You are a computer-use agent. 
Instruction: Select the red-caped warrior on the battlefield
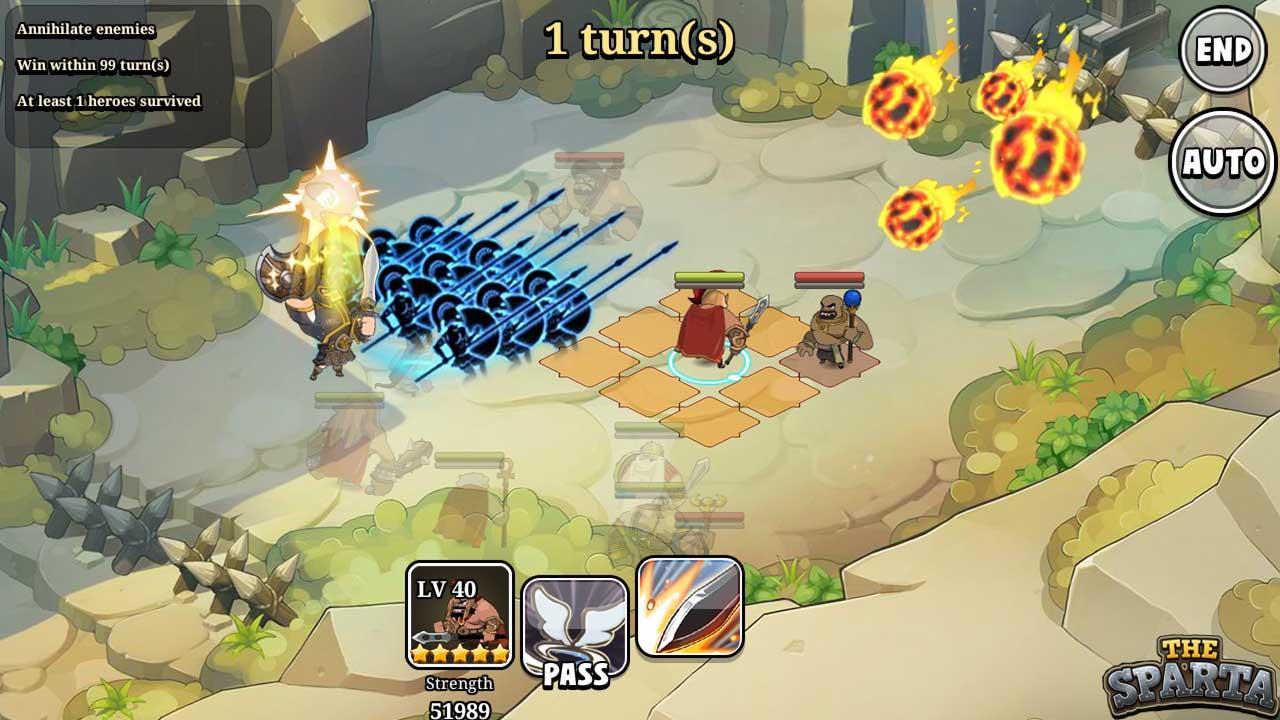pos(705,325)
